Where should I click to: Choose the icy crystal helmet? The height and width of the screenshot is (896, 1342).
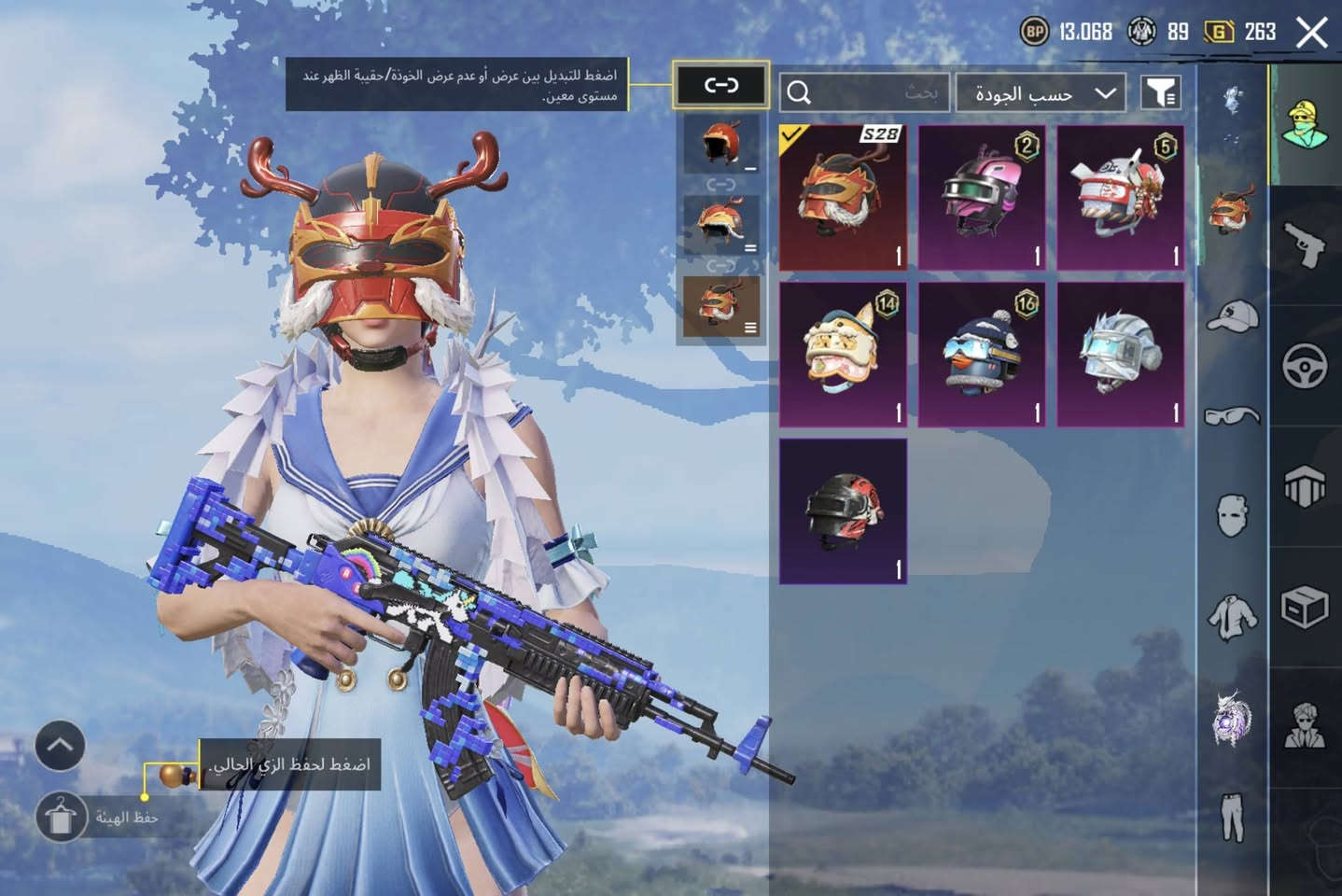tap(1120, 355)
